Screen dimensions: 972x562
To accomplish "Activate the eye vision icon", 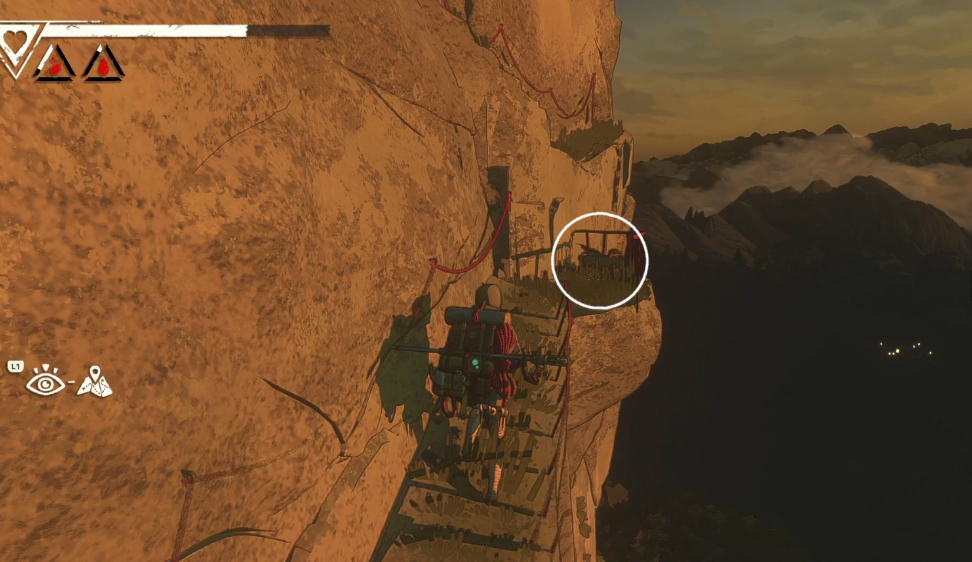I will tap(46, 382).
